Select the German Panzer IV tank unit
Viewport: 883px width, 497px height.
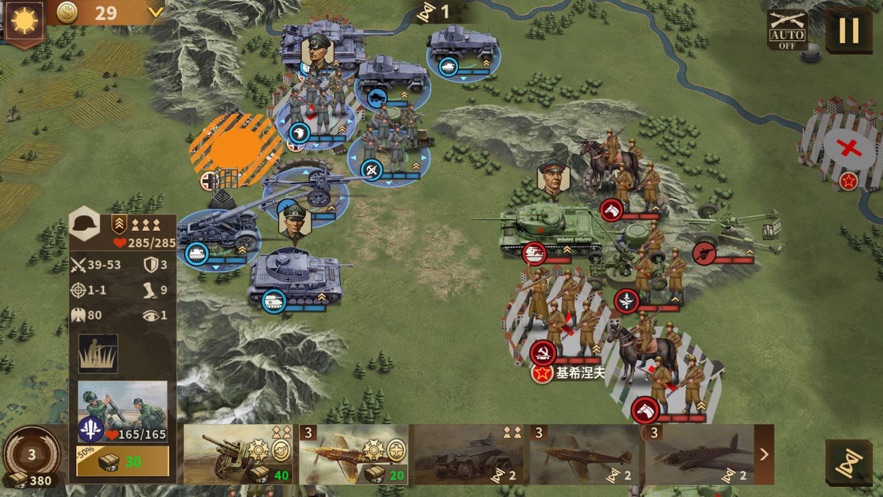[297, 274]
